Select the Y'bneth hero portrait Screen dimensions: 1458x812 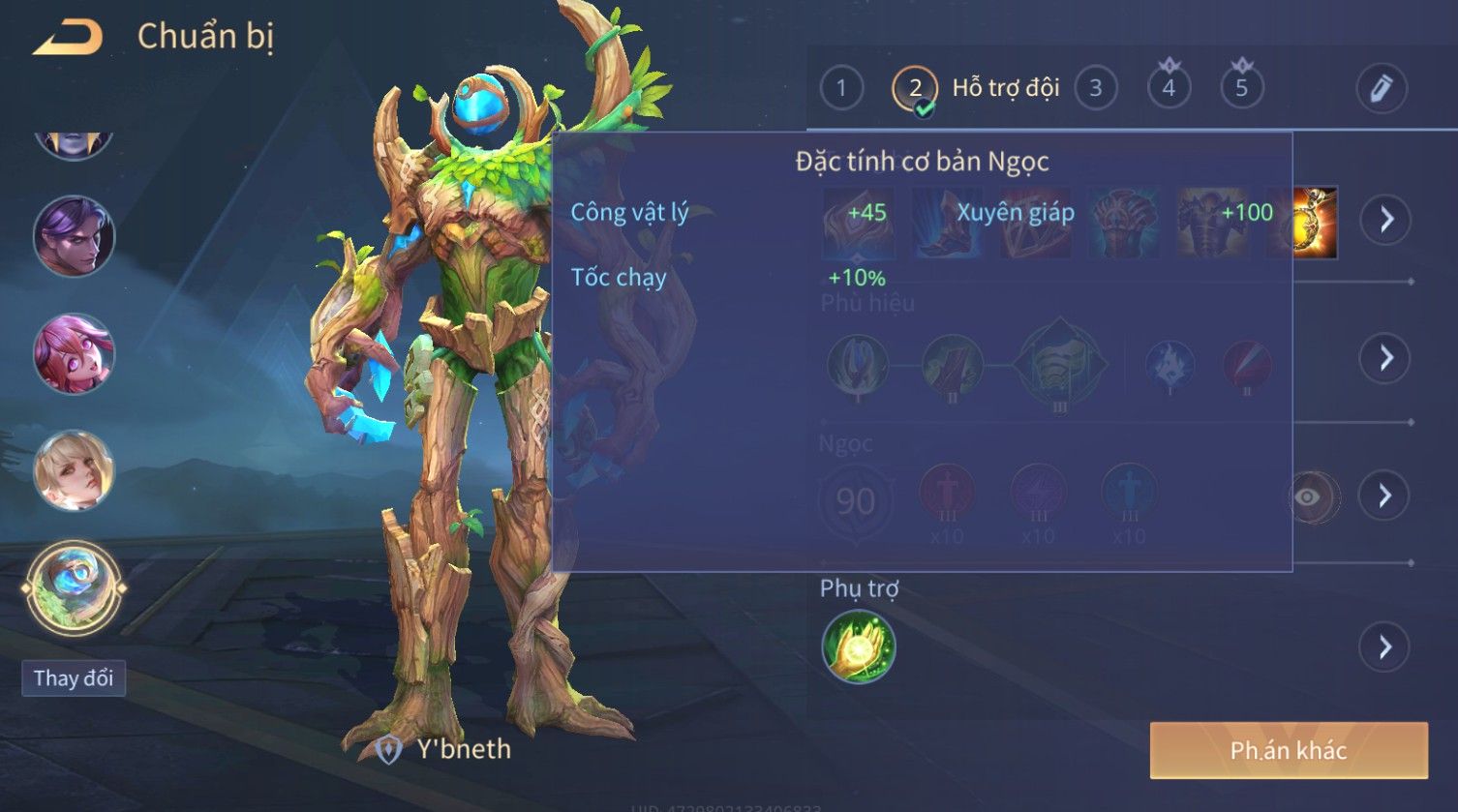click(74, 586)
